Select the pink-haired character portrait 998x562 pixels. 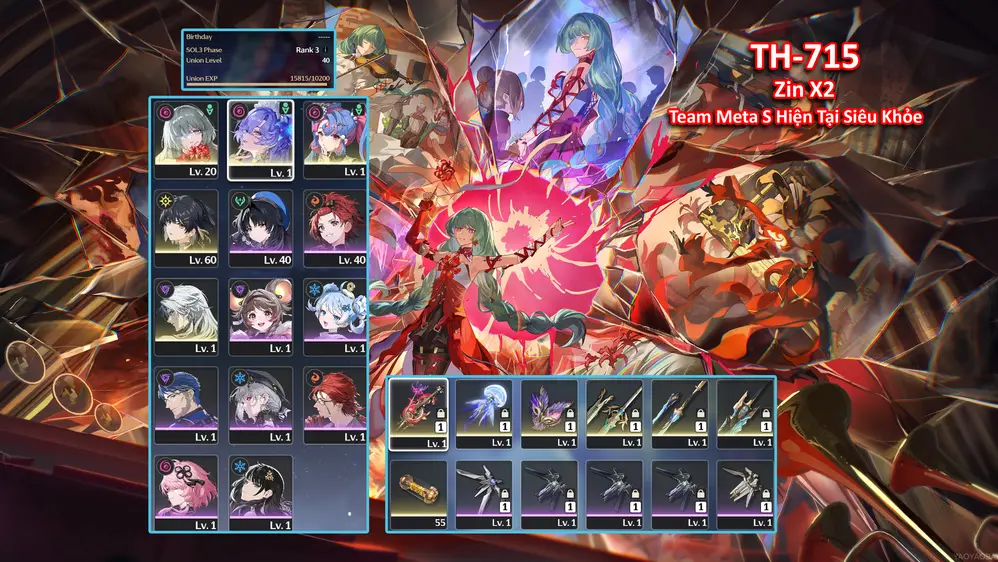click(188, 492)
